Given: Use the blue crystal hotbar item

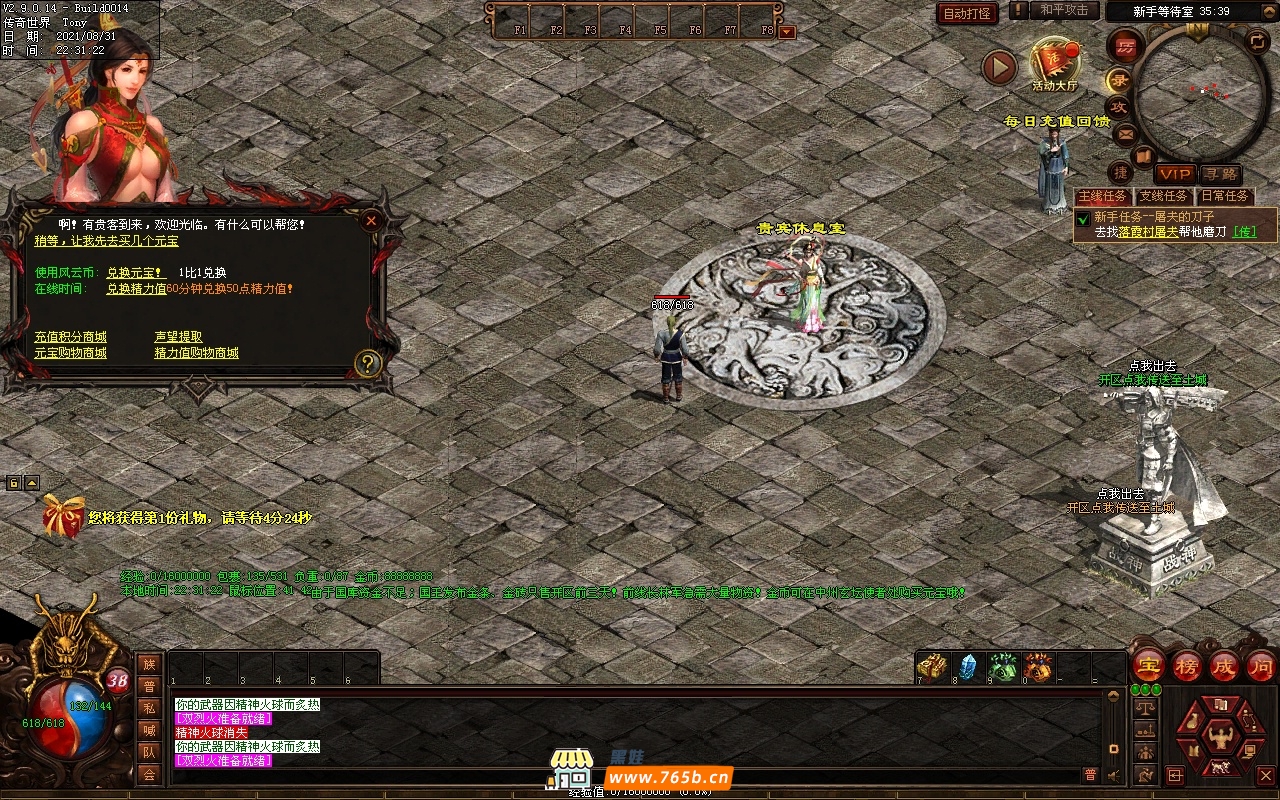Looking at the screenshot, I should pyautogui.click(x=967, y=666).
